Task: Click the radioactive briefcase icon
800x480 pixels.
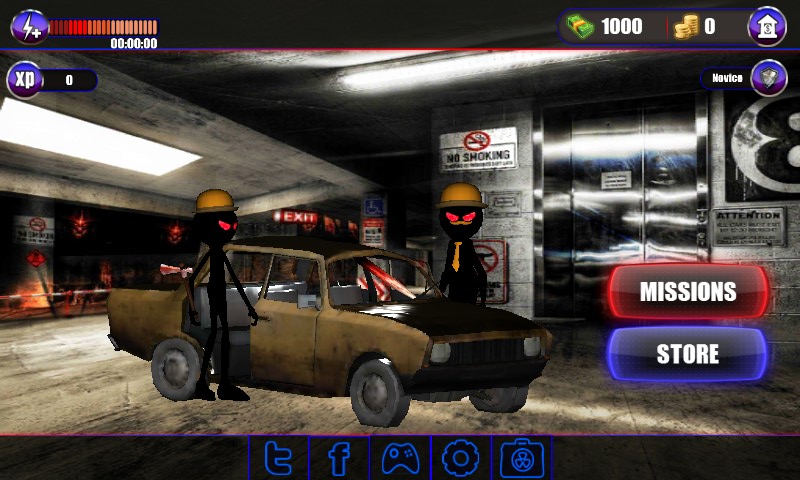Action: tap(521, 459)
